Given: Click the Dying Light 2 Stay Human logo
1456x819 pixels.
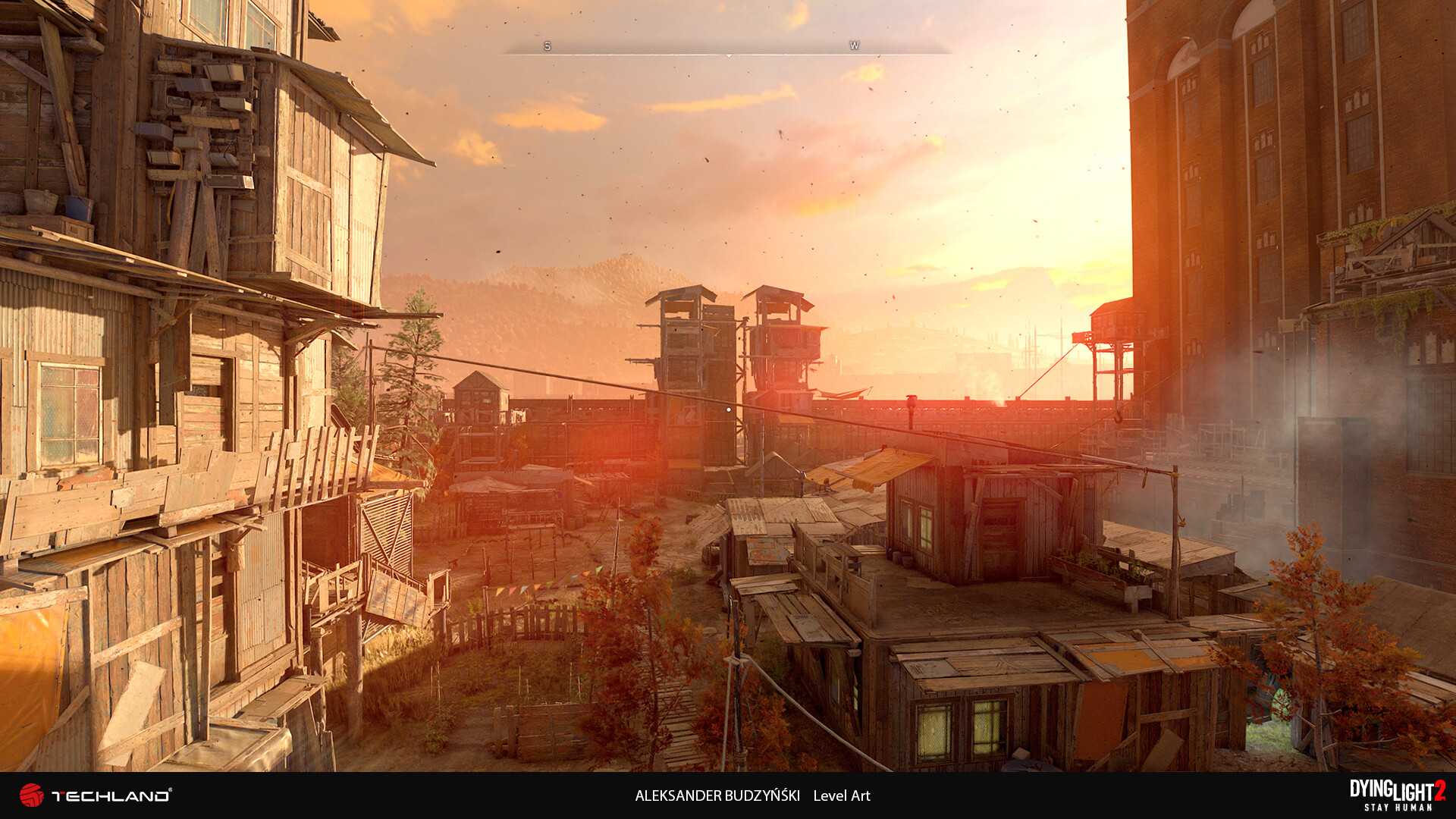Looking at the screenshot, I should coord(1397,795).
